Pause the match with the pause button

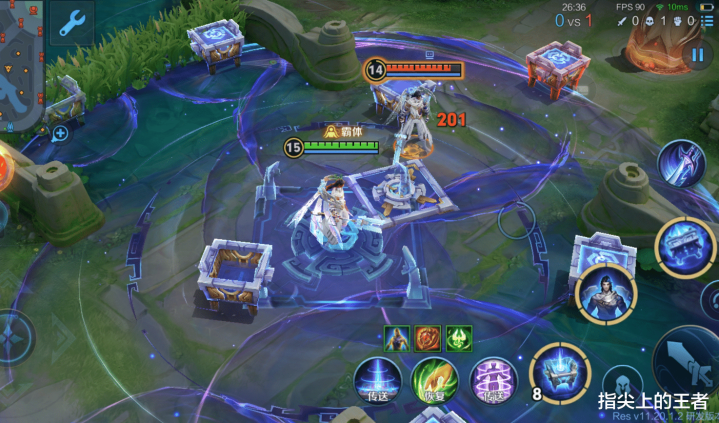pos(697,55)
